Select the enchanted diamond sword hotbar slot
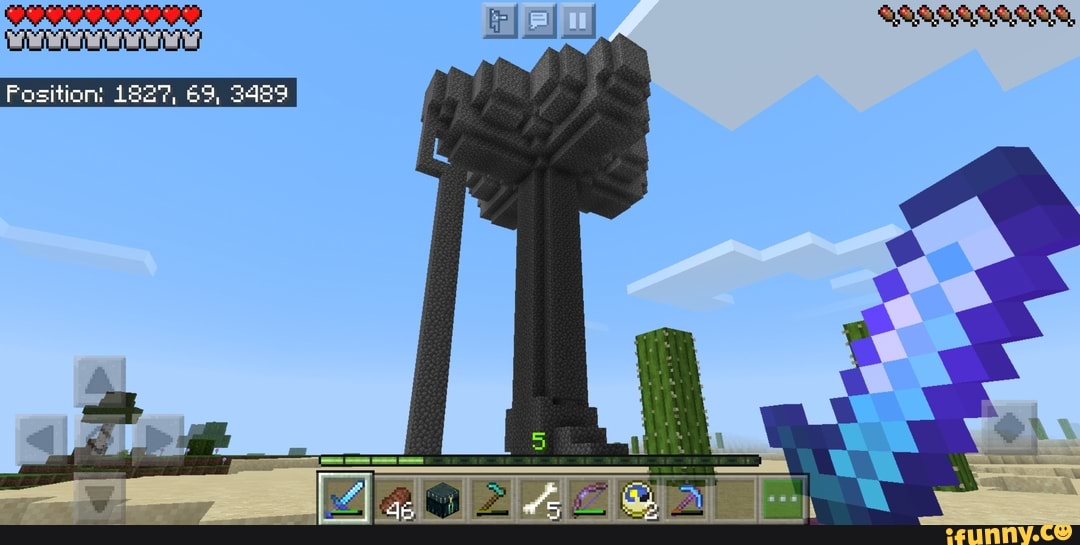Image resolution: width=1080 pixels, height=545 pixels. [x=345, y=497]
